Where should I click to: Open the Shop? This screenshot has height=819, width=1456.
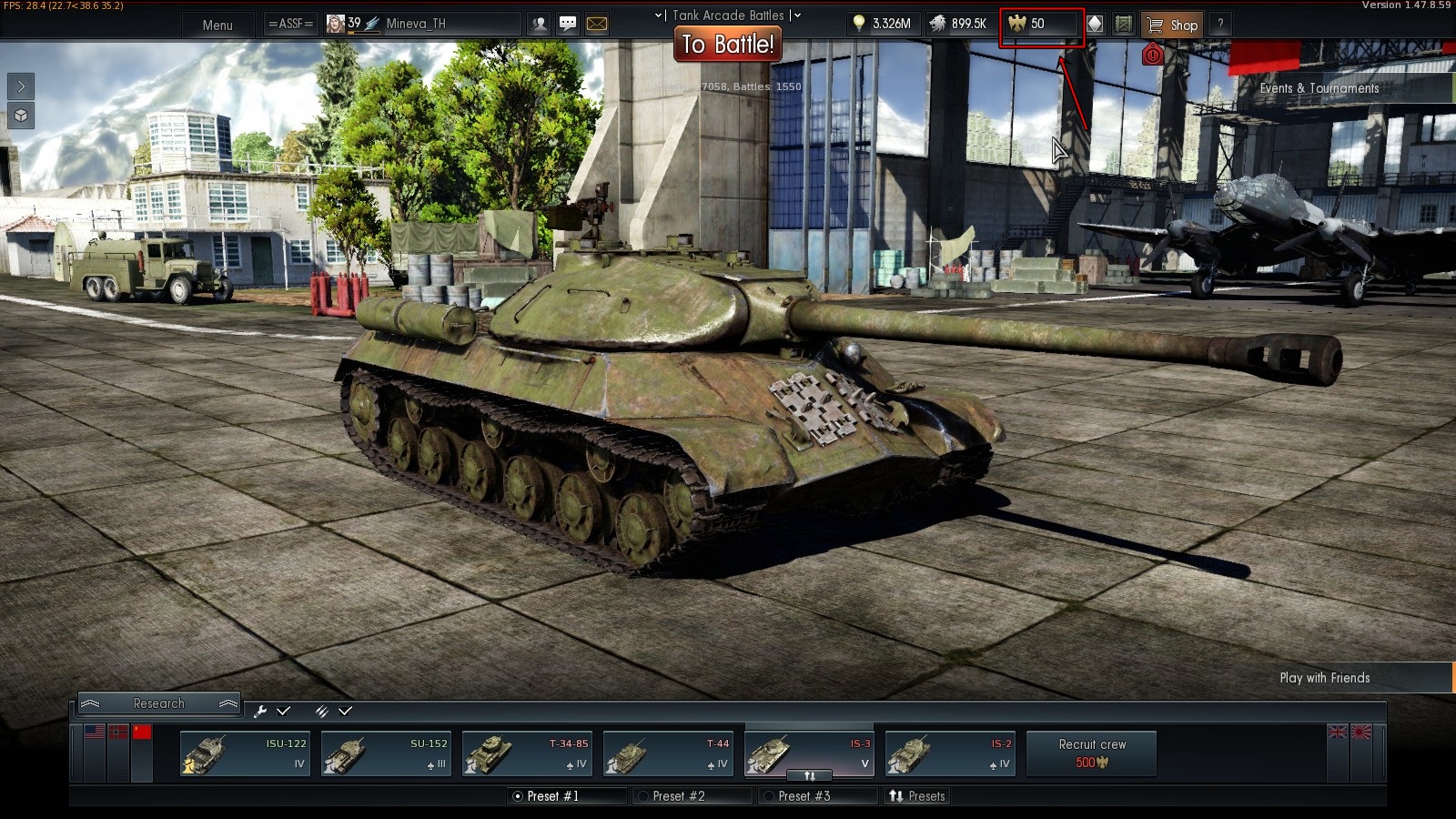click(1172, 25)
